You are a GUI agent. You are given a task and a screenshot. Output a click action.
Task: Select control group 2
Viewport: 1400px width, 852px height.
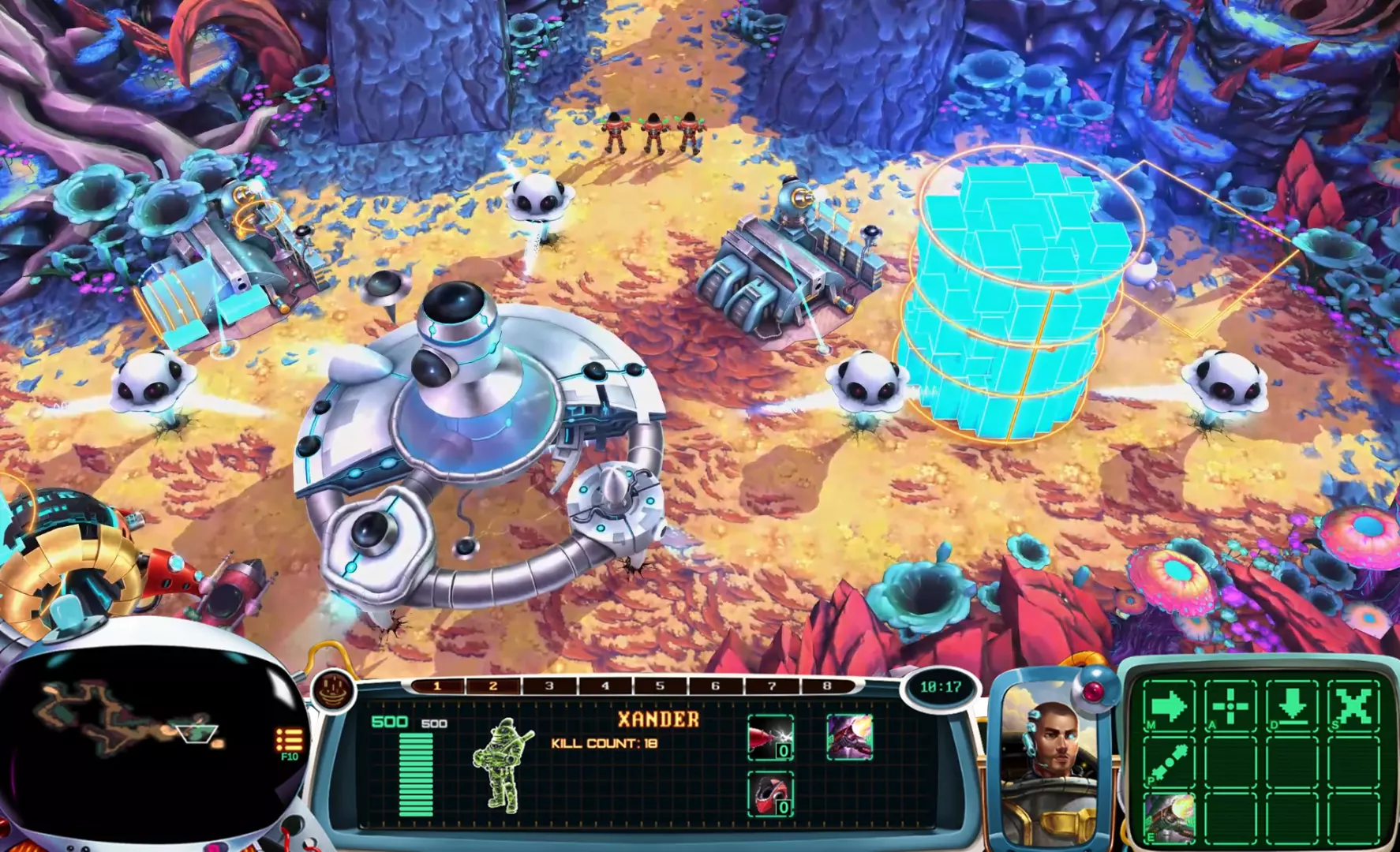click(493, 686)
